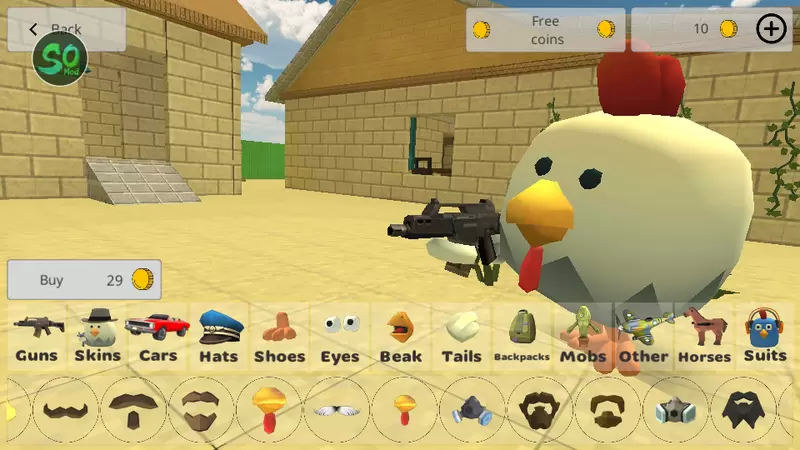The height and width of the screenshot is (450, 800).
Task: Open the Guns category
Action: (x=38, y=337)
